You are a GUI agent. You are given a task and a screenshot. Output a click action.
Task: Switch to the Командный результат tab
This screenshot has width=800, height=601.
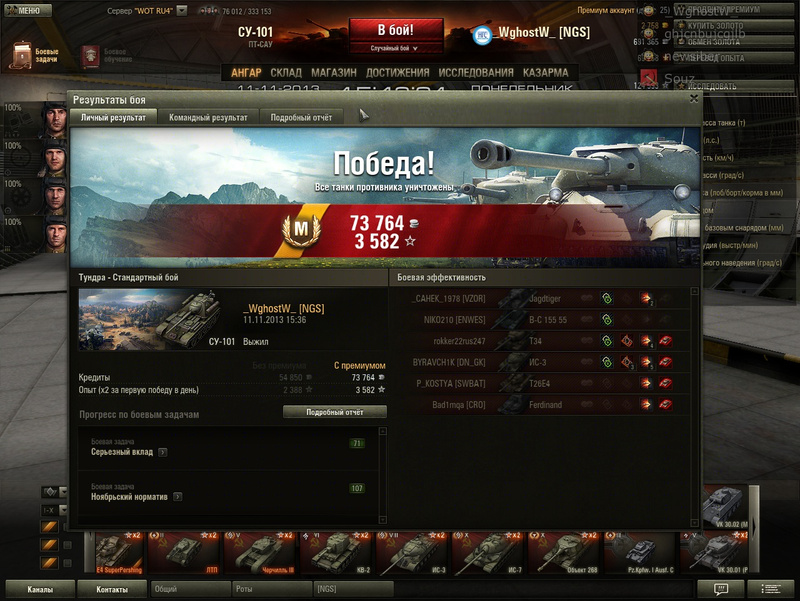(208, 117)
